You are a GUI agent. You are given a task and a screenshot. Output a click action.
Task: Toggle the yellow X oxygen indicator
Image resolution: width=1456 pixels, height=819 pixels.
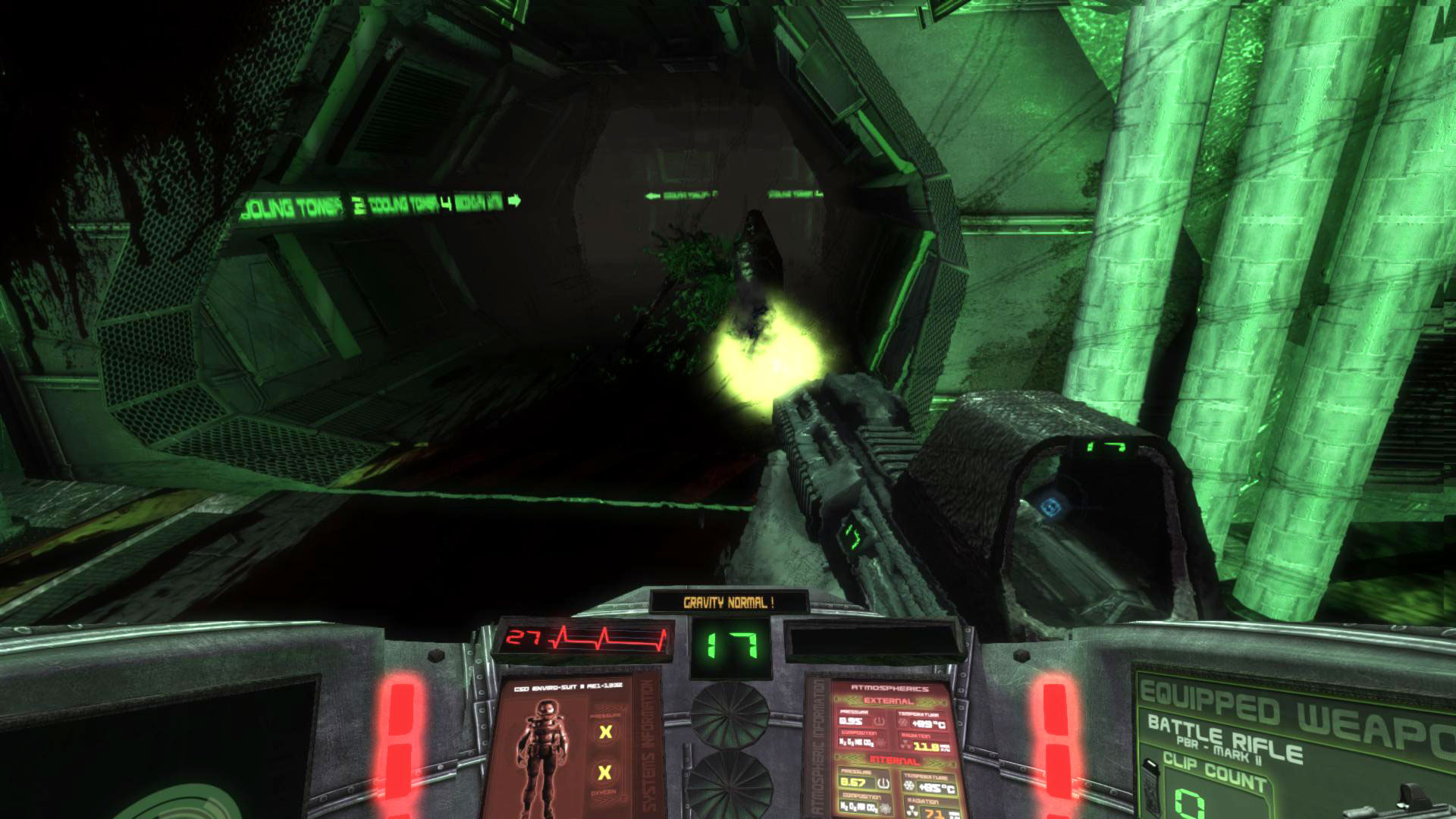tap(604, 772)
